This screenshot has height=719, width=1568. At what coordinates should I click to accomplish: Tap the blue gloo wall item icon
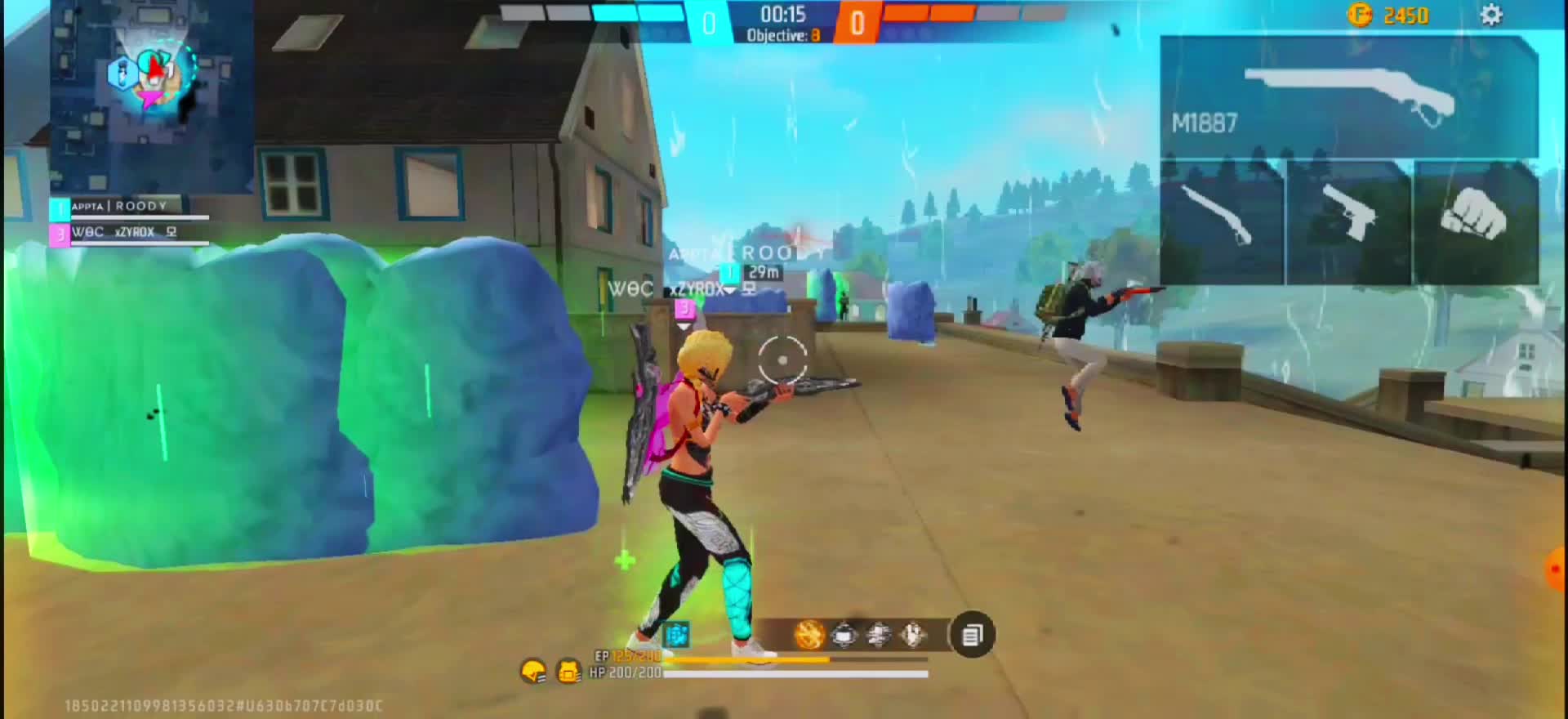[676, 634]
